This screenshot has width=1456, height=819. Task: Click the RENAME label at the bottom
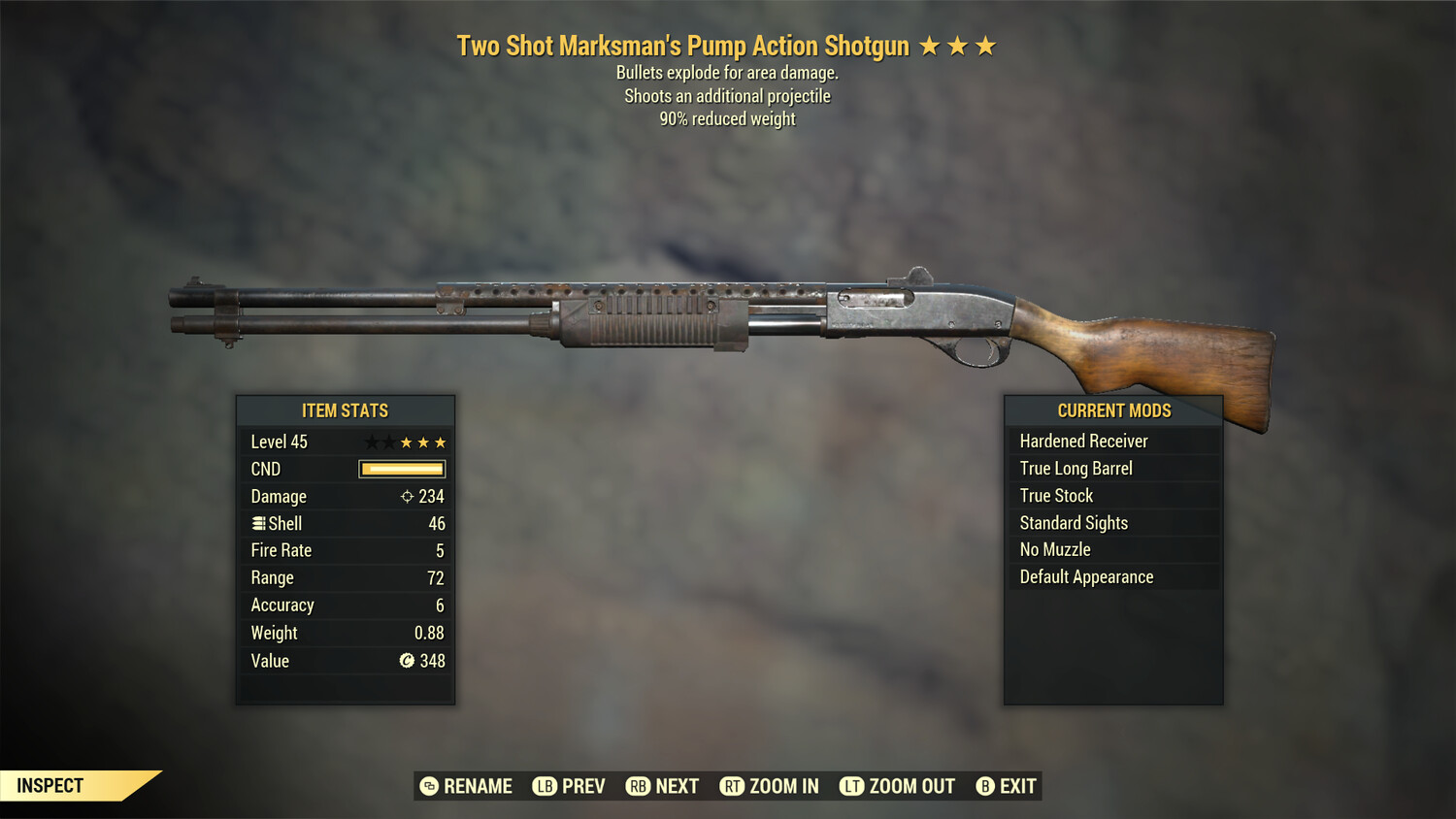[x=479, y=786]
